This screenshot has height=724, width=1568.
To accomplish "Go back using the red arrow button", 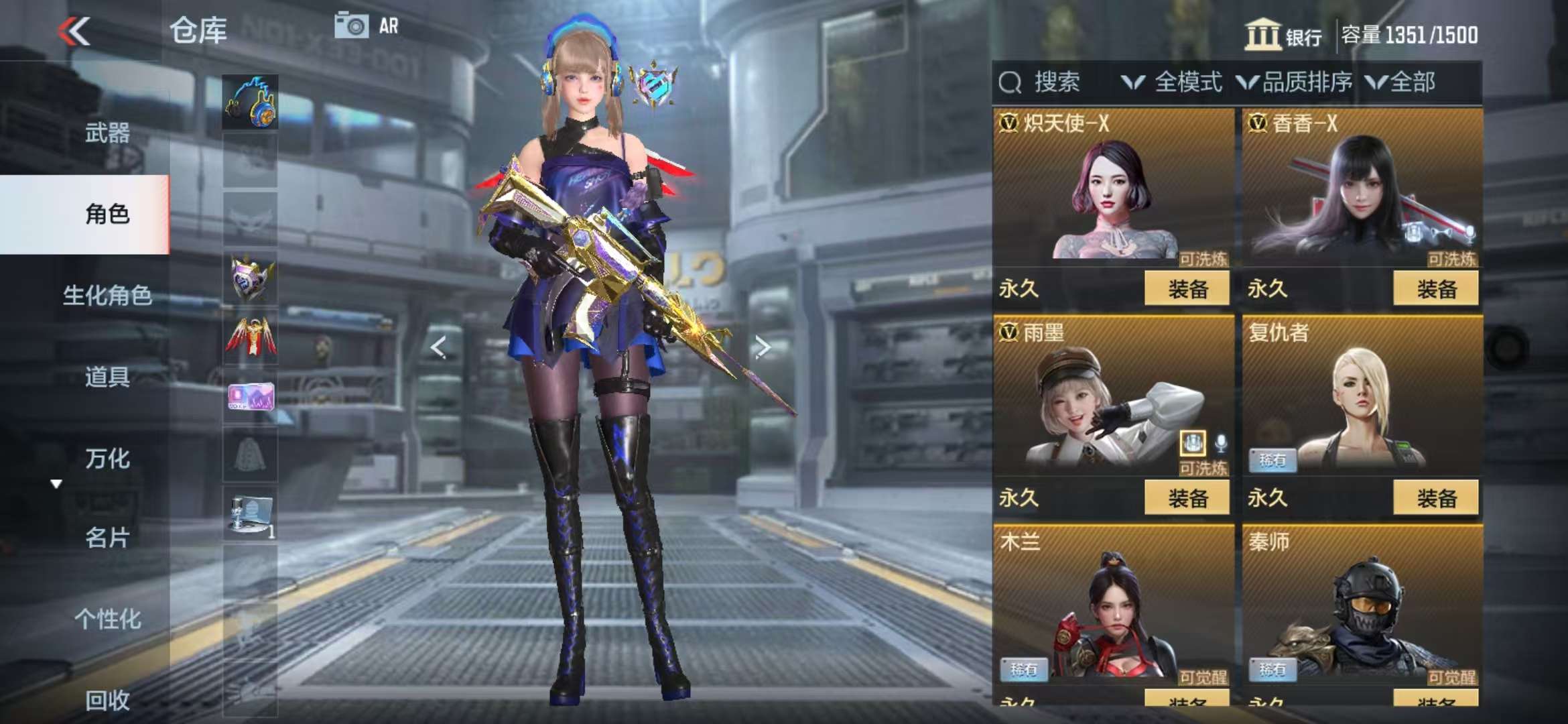I will [x=74, y=31].
